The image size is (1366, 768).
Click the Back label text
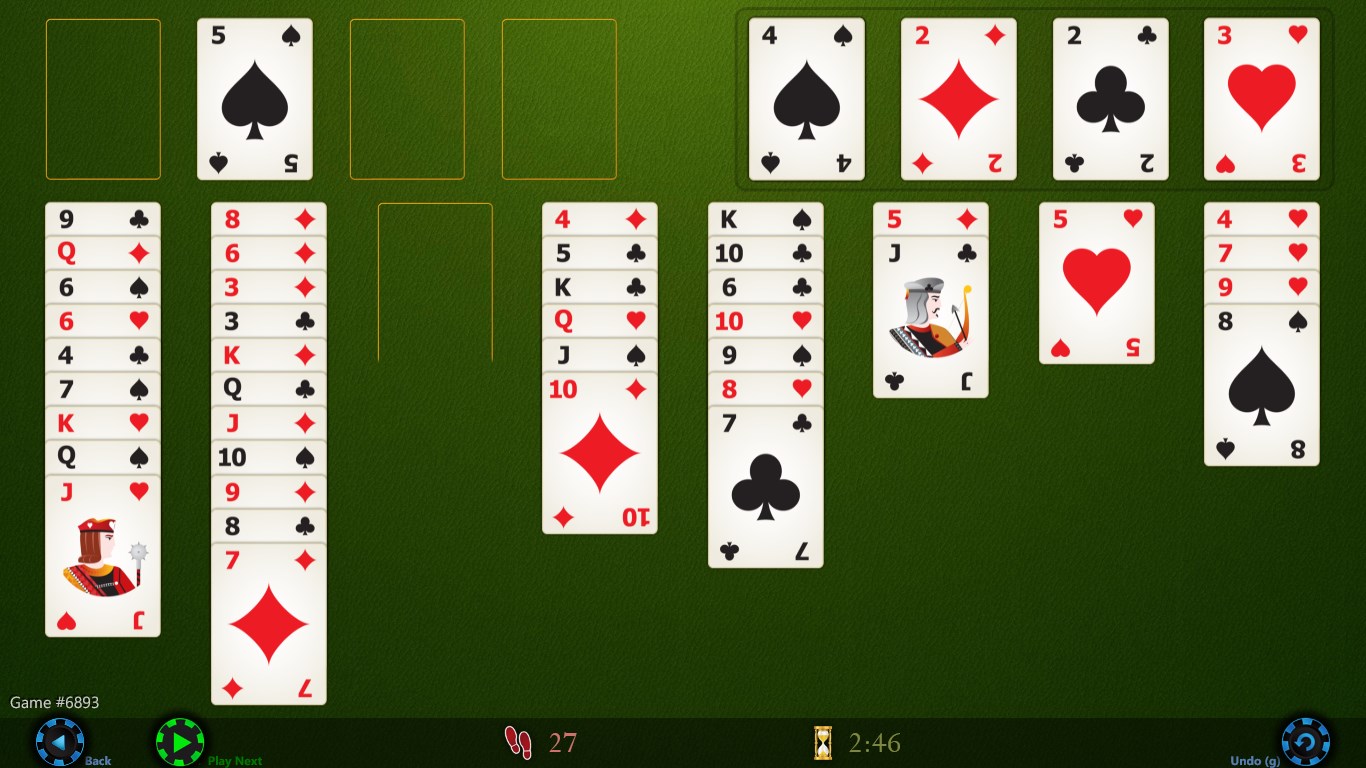pos(97,761)
